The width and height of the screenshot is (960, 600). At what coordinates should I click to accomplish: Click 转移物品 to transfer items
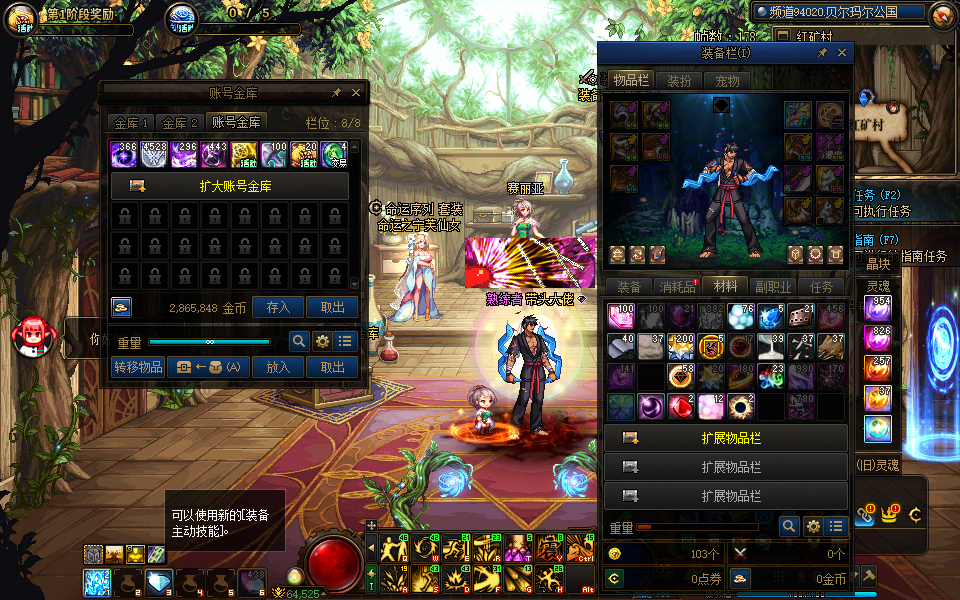pyautogui.click(x=137, y=367)
